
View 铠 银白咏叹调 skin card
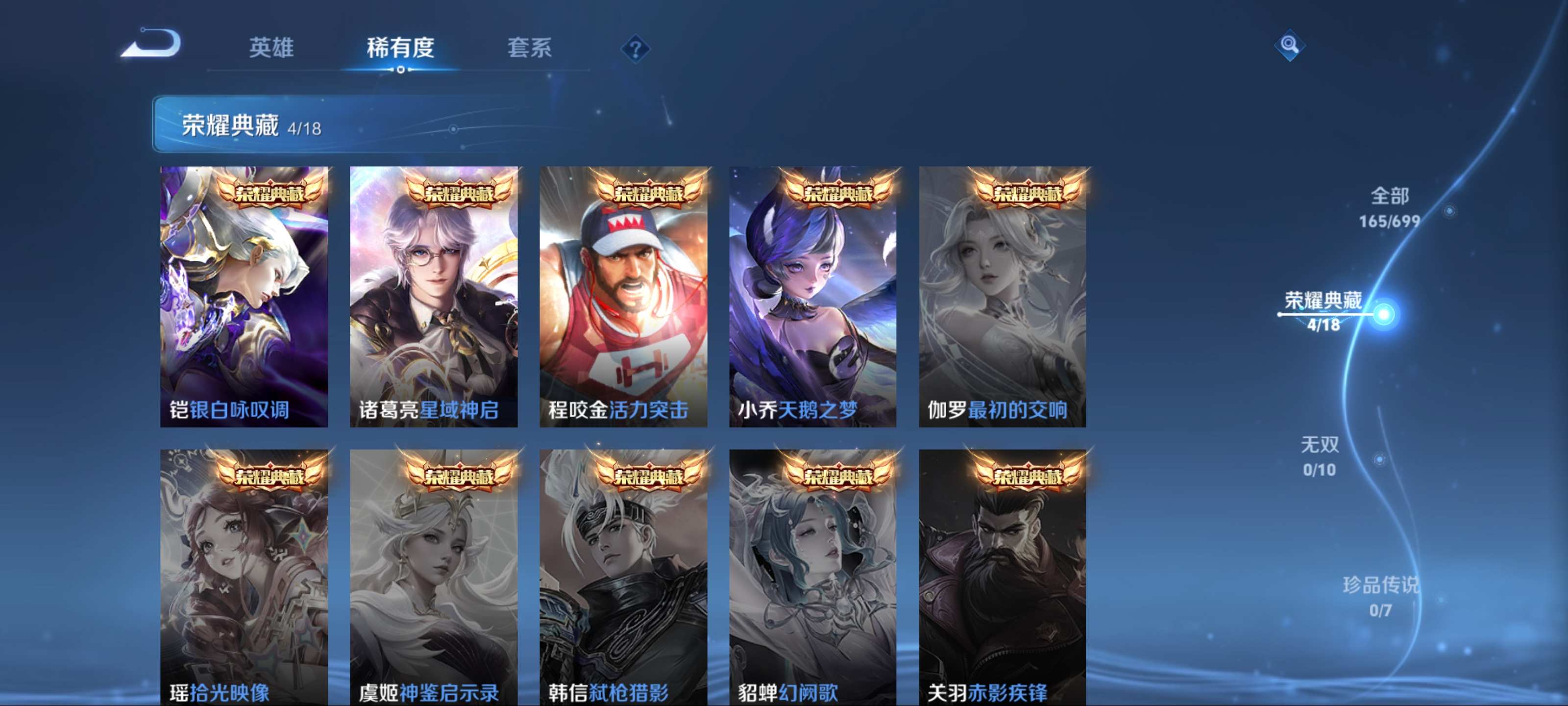[x=244, y=297]
